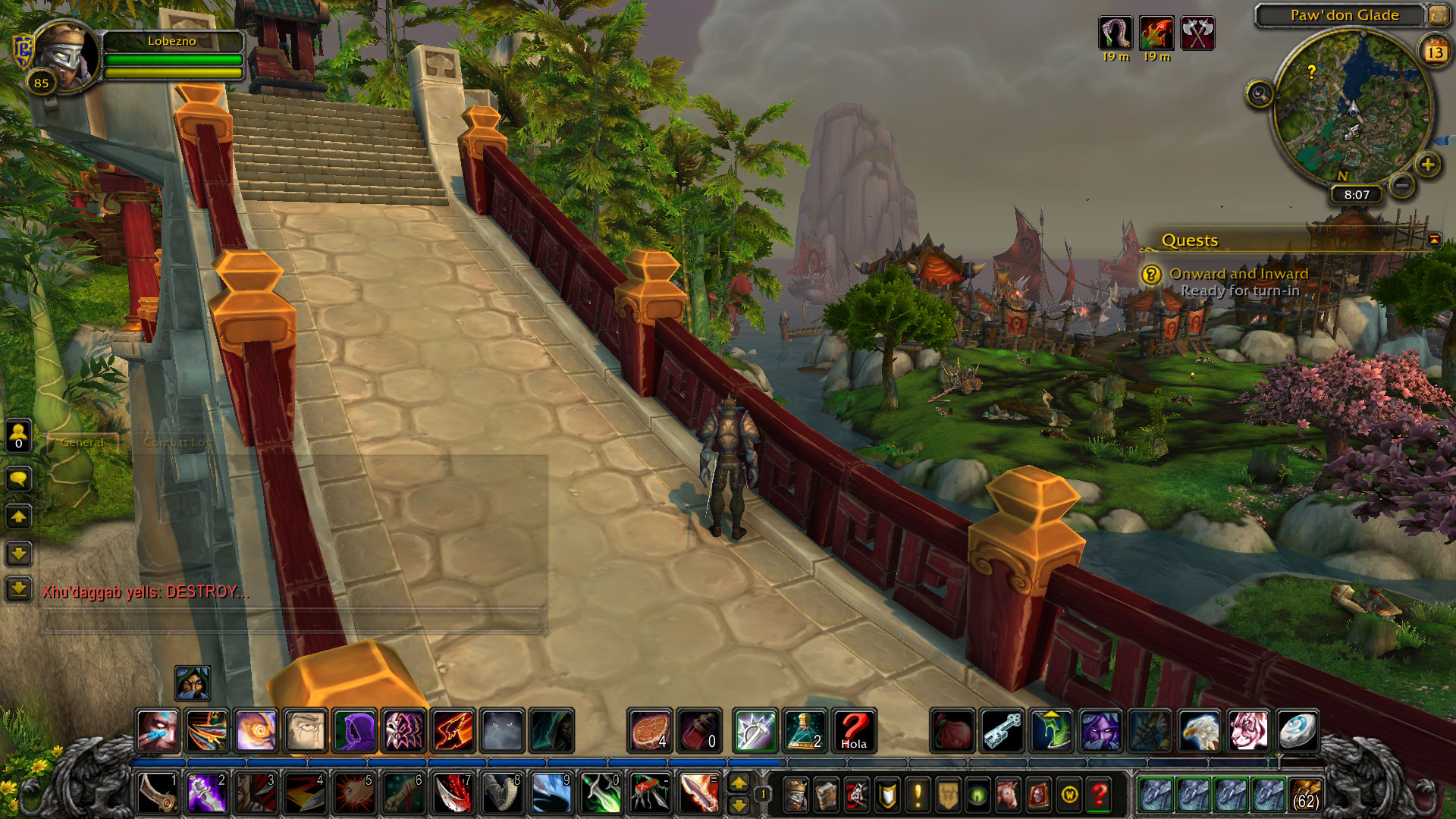The height and width of the screenshot is (819, 1456).
Task: Zoom in the minimap
Action: (x=1427, y=165)
